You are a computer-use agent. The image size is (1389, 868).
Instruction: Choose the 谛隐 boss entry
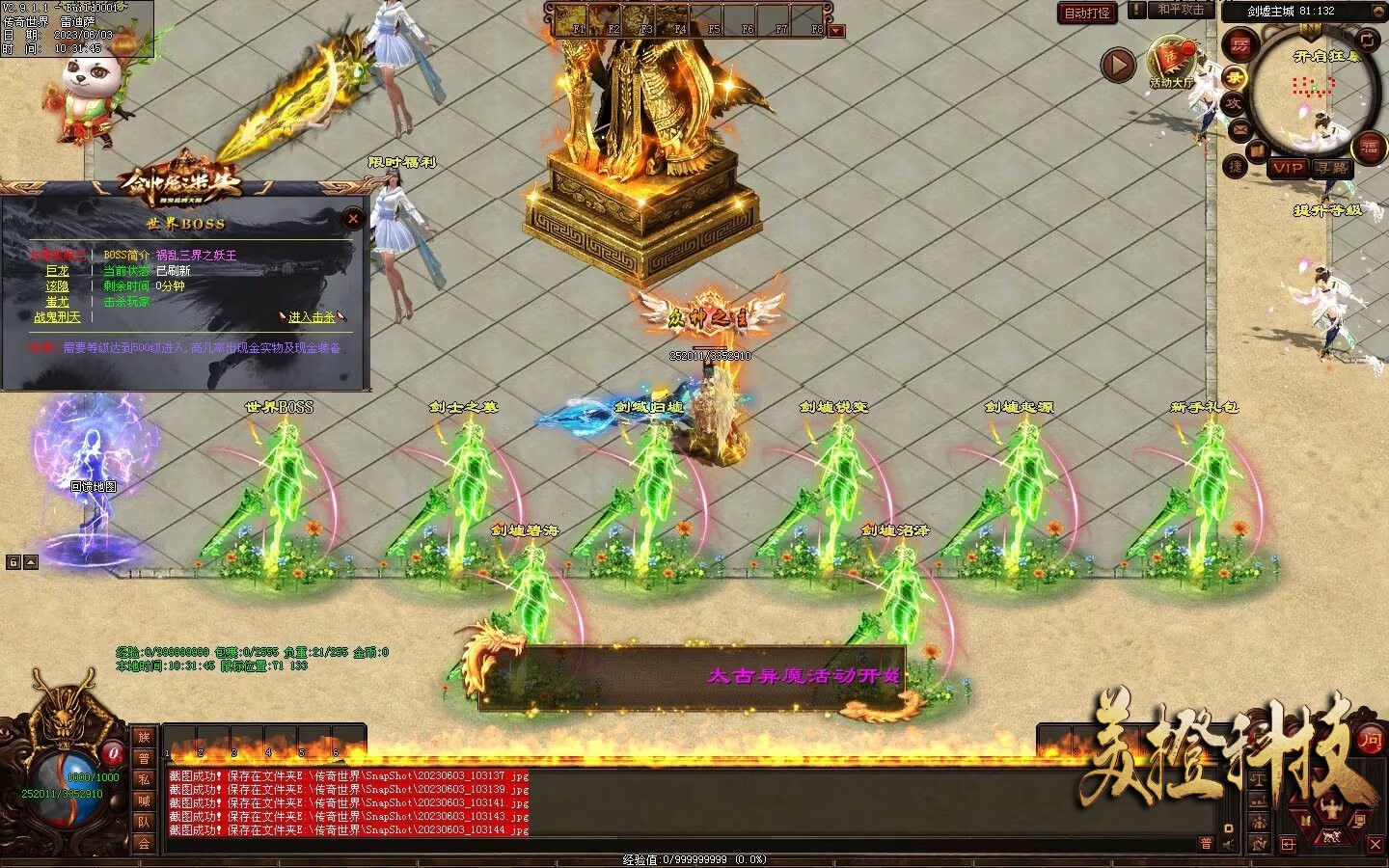(58, 286)
